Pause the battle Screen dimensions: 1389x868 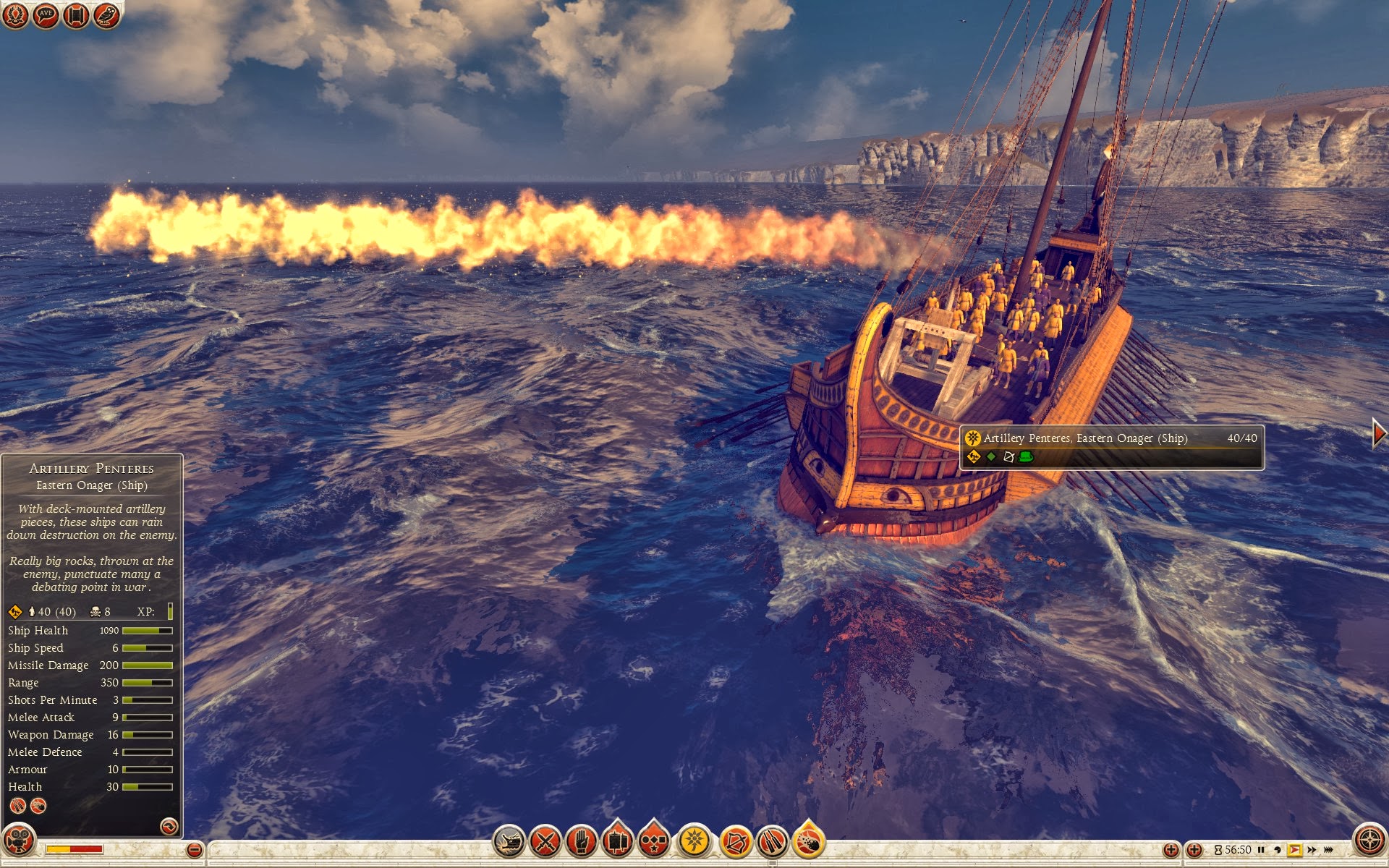pos(1261,850)
